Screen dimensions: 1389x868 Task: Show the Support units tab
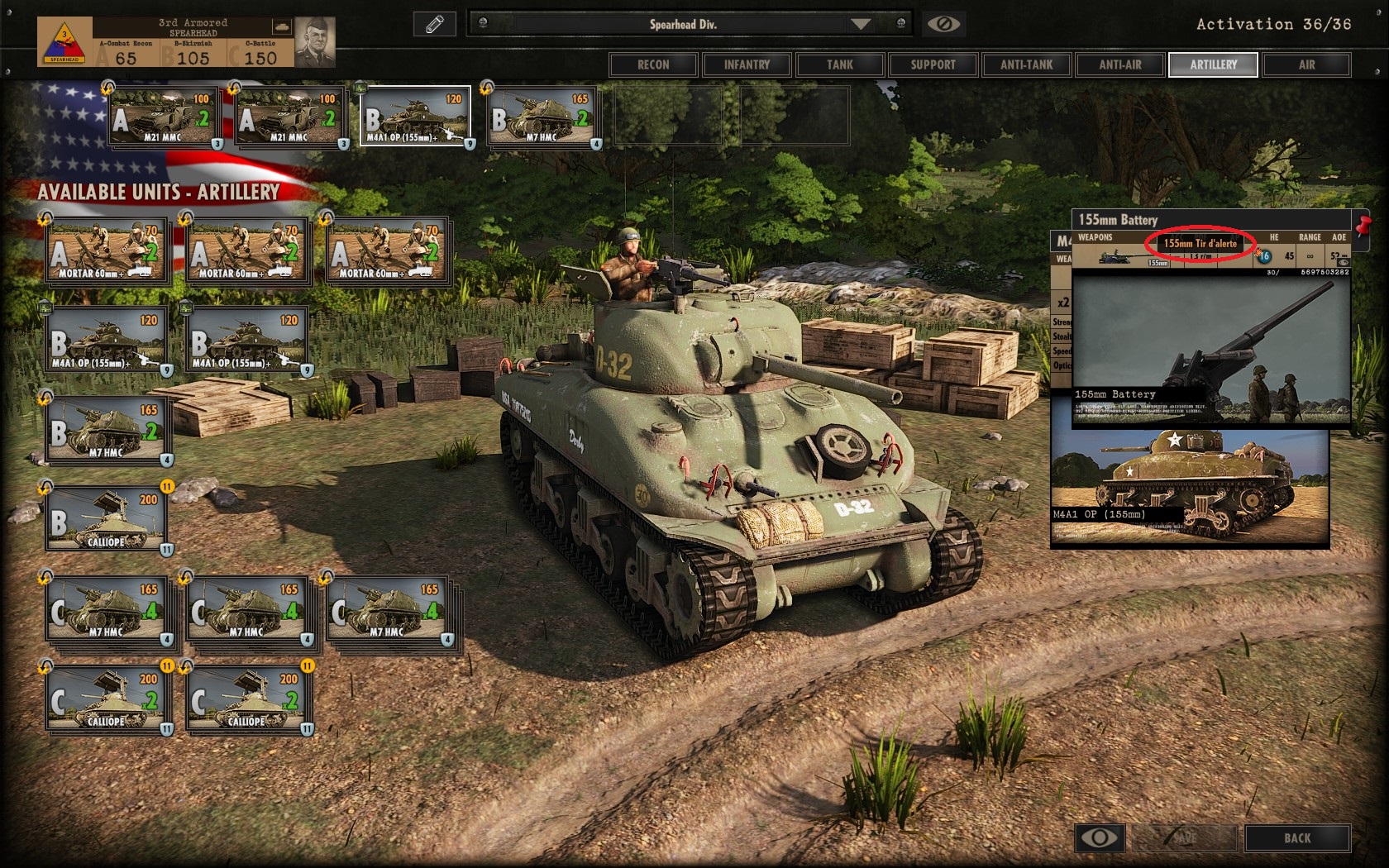tap(933, 64)
